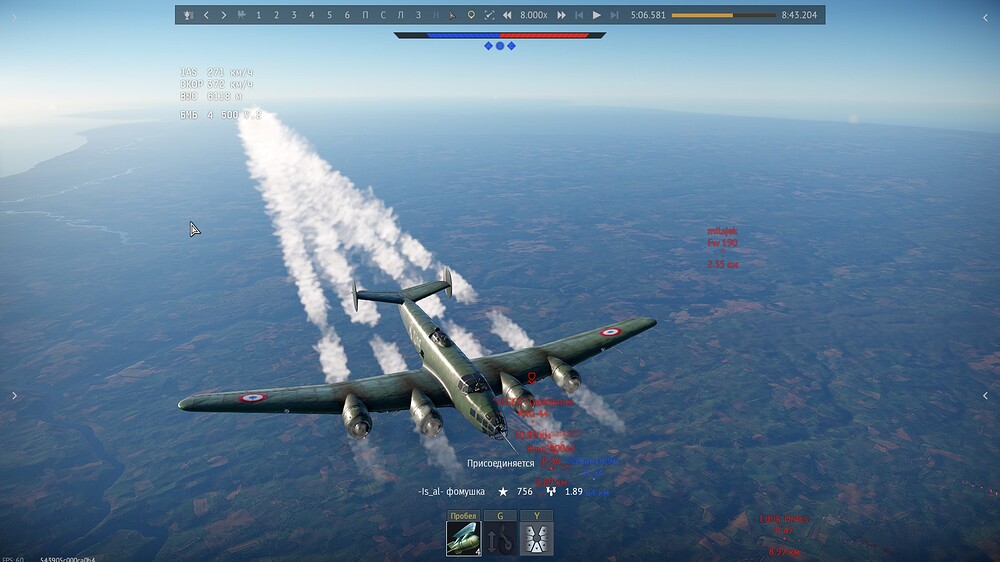1000x562 pixels.
Task: Select camera preset 4 in the replay toolbar
Action: coord(311,15)
